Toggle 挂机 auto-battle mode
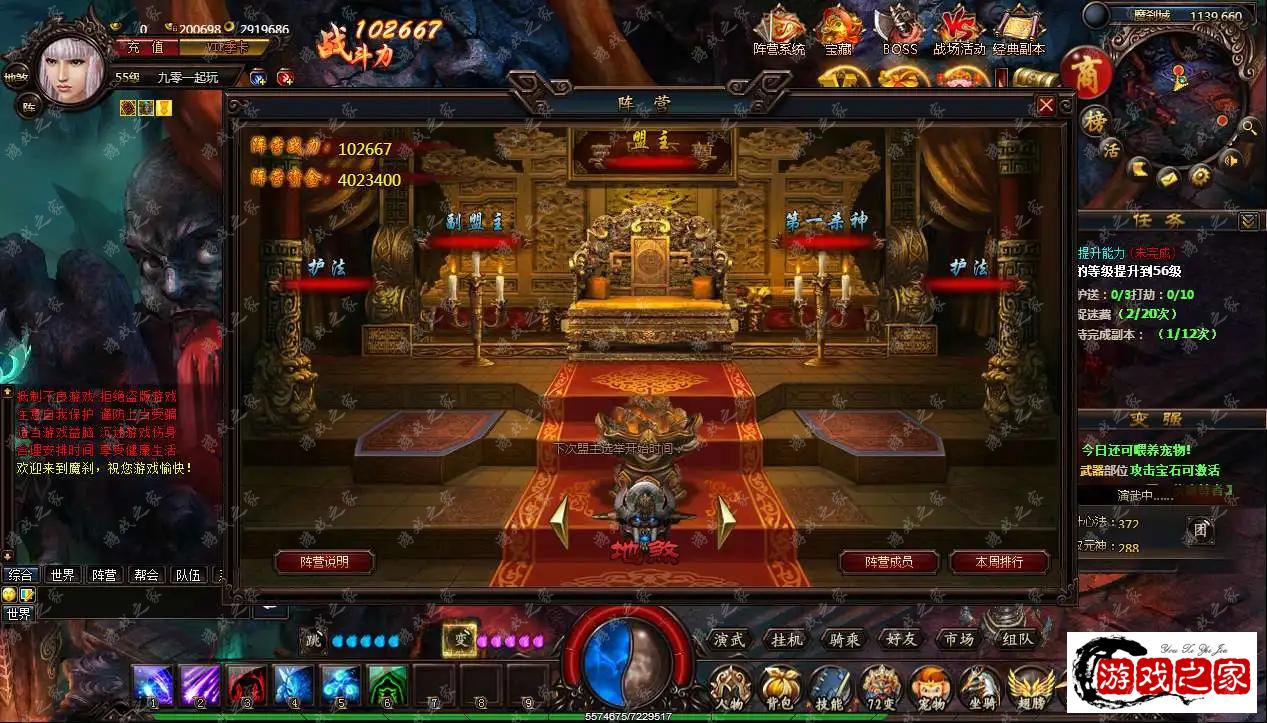This screenshot has height=723, width=1267. click(x=787, y=640)
